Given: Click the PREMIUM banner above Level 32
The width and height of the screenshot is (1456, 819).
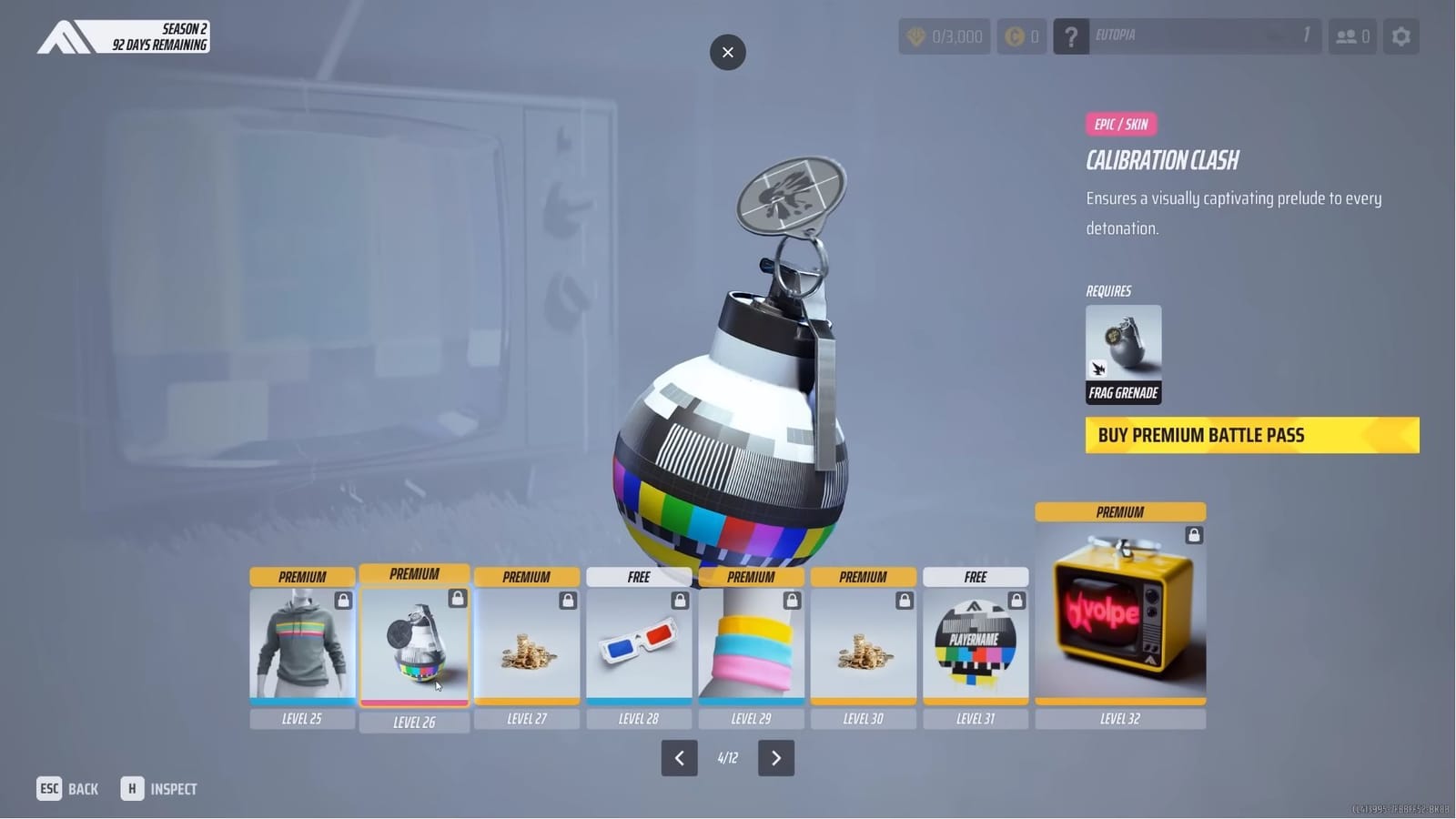Looking at the screenshot, I should [x=1119, y=511].
